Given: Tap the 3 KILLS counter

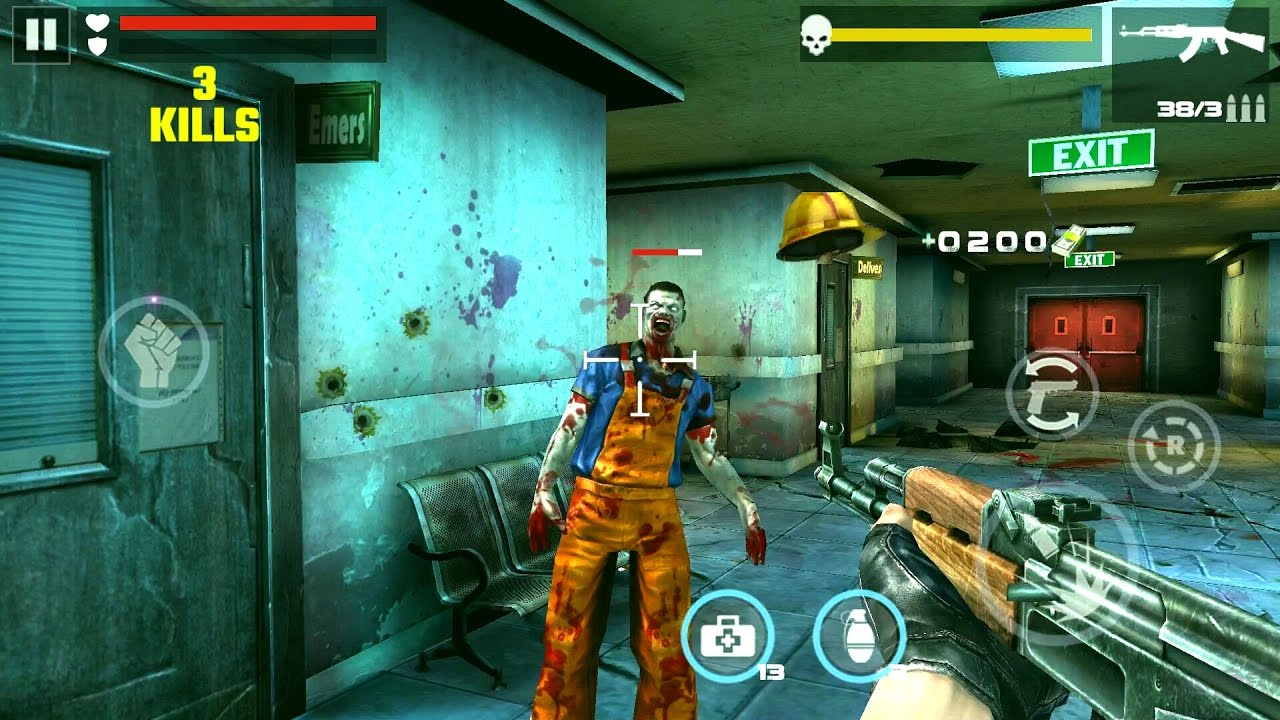Looking at the screenshot, I should [203, 104].
